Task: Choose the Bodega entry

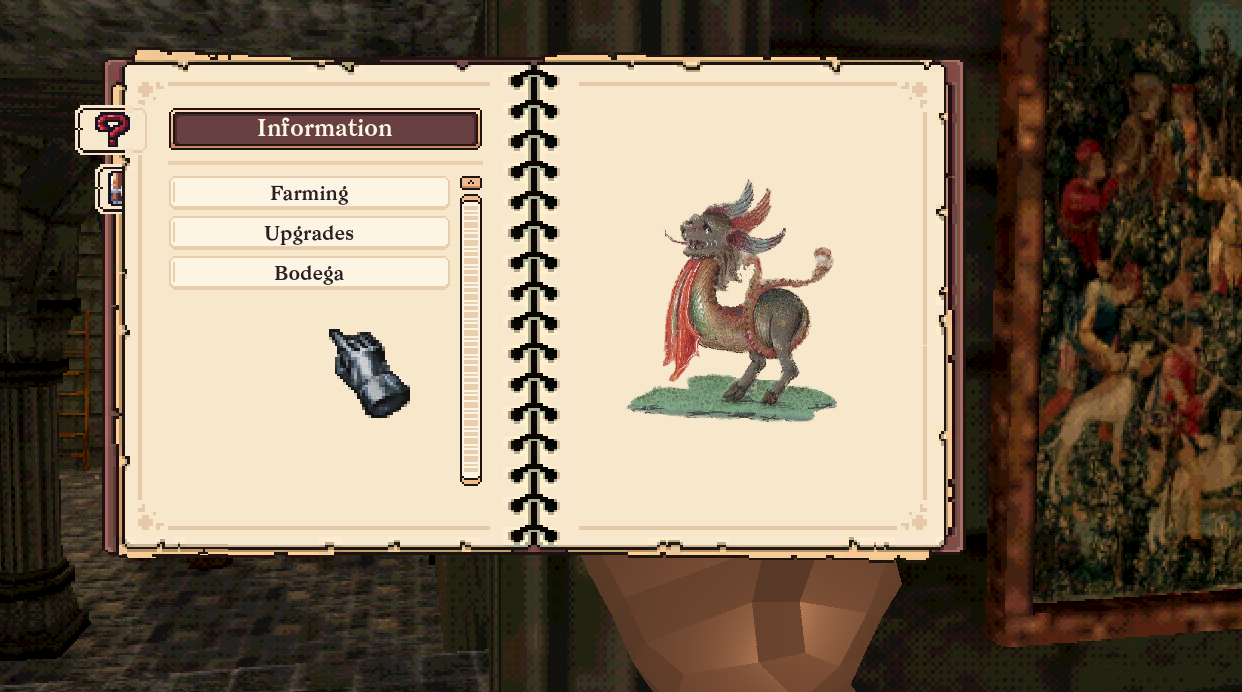Action: coord(309,273)
